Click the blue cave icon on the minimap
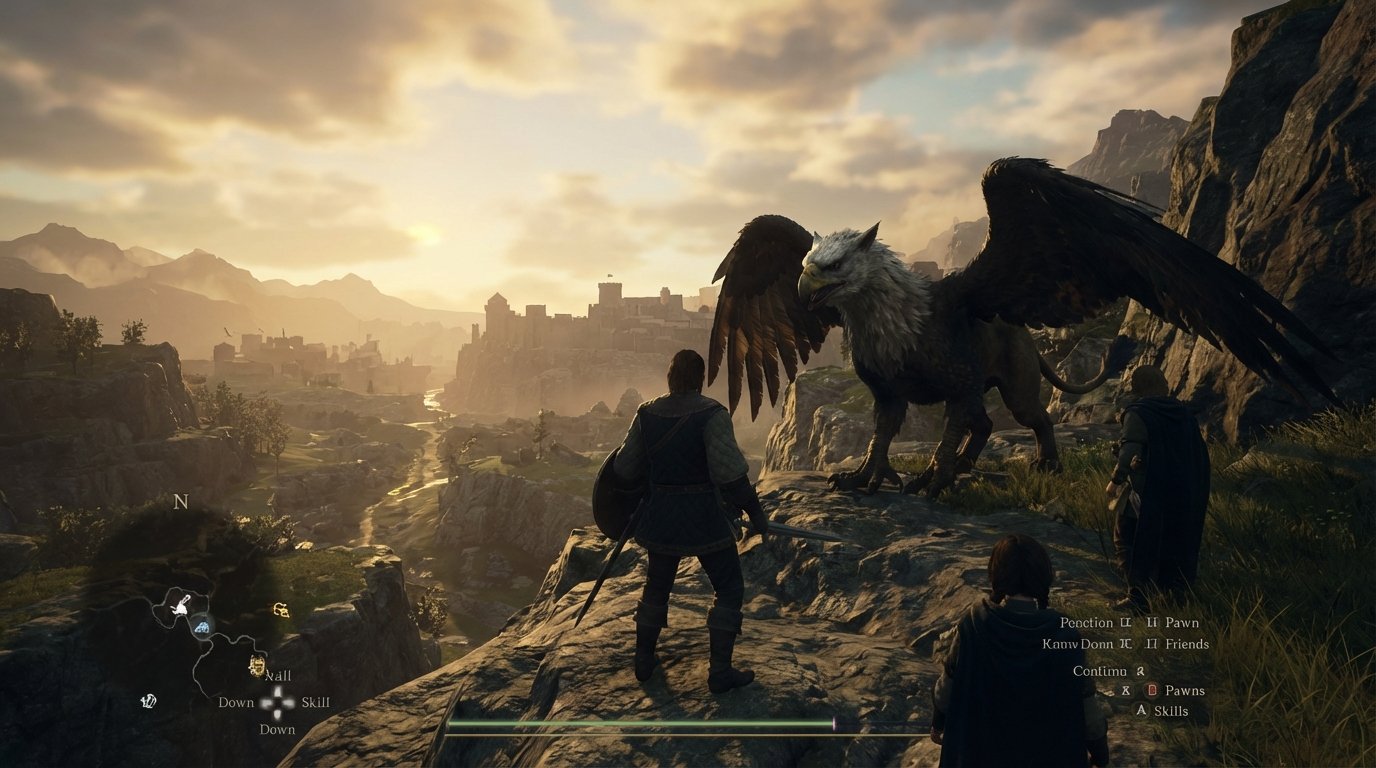Image resolution: width=1376 pixels, height=768 pixels. coord(202,625)
